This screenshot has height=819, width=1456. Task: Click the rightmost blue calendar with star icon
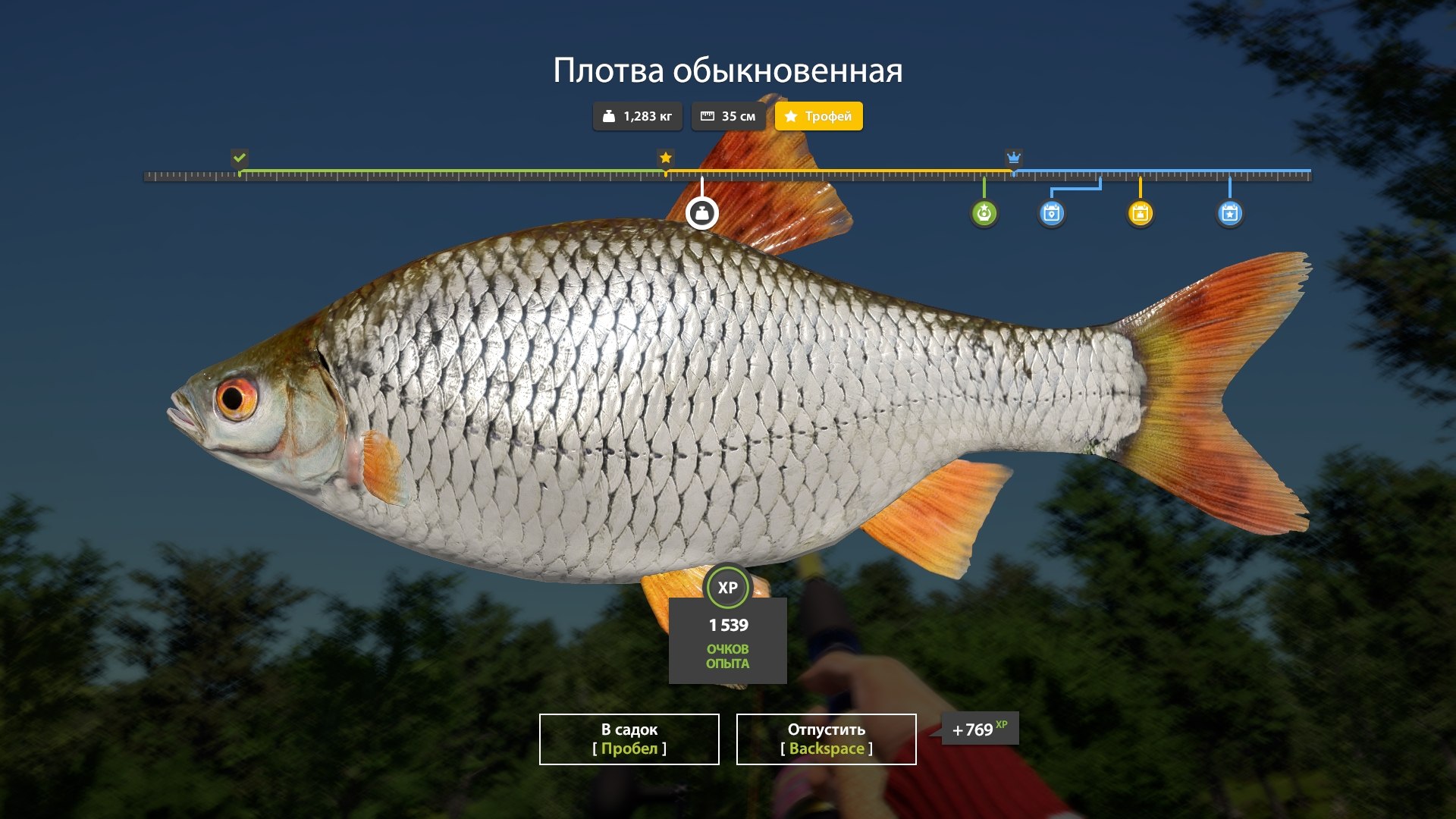1229,213
